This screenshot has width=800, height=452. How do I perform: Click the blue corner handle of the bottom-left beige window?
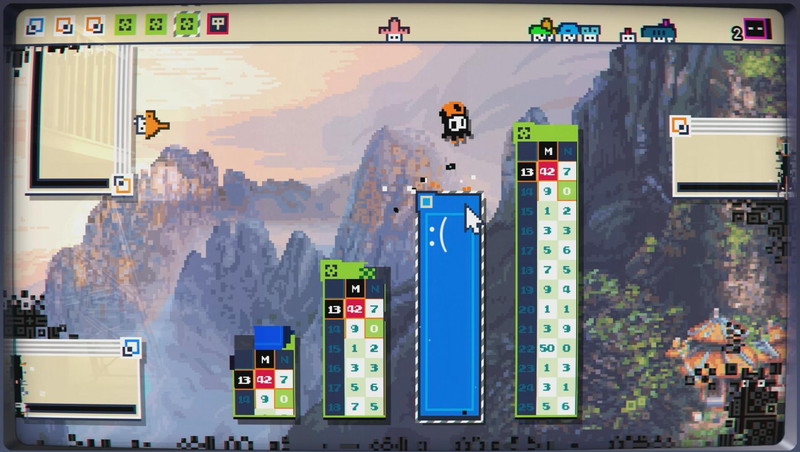coord(131,347)
